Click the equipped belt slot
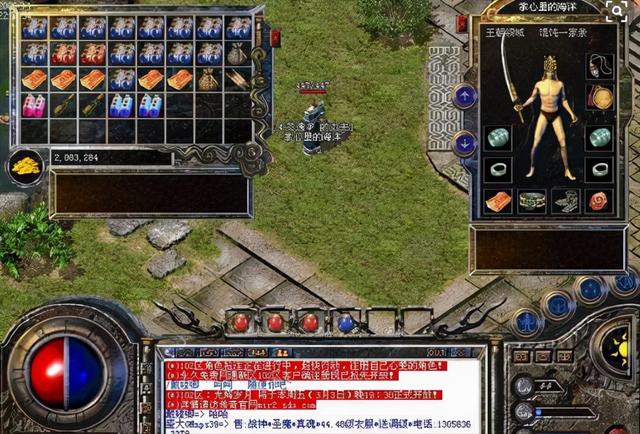Viewport: 640px width, 434px height. (532, 200)
